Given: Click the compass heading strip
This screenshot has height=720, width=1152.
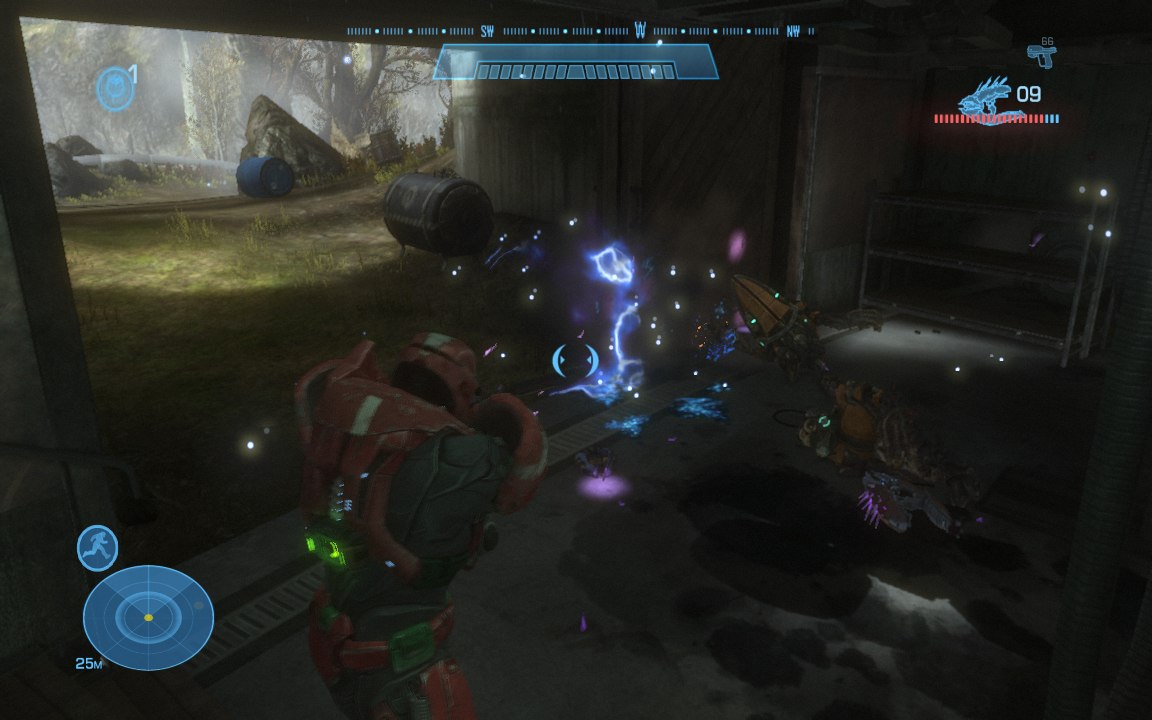Looking at the screenshot, I should (x=580, y=31).
